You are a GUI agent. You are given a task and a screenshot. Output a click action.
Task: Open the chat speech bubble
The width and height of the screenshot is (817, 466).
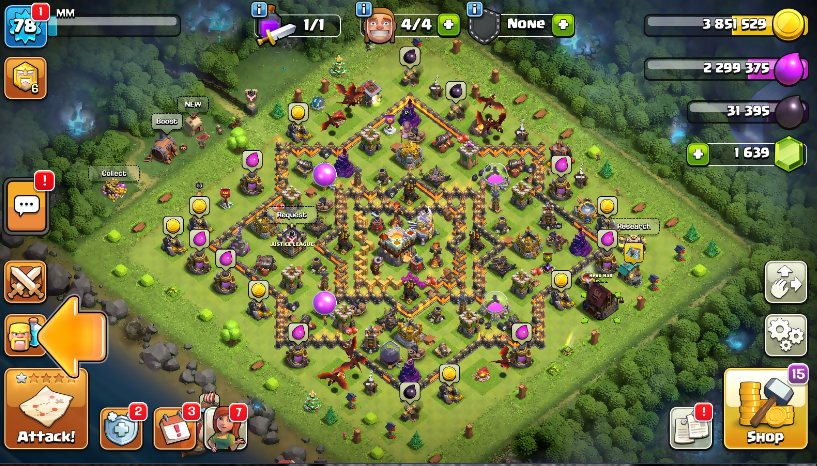tap(26, 207)
